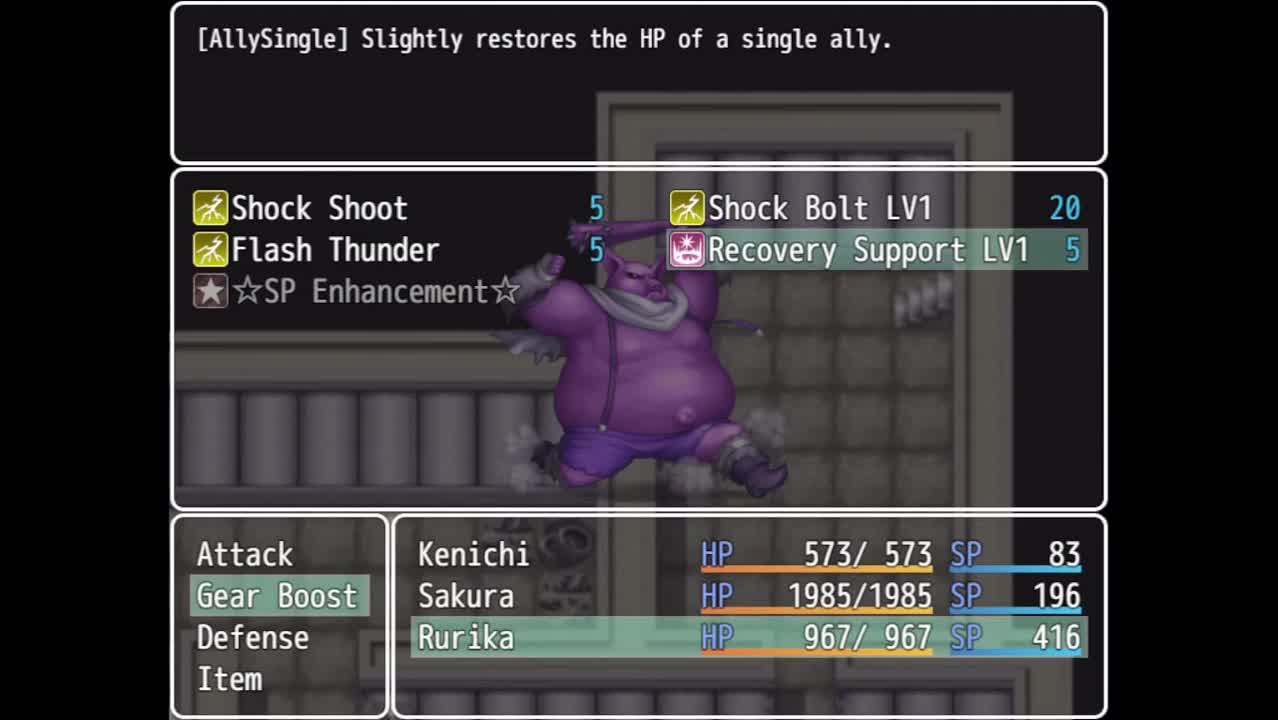The height and width of the screenshot is (720, 1278).
Task: Open the Gear Boost command
Action: [277, 596]
